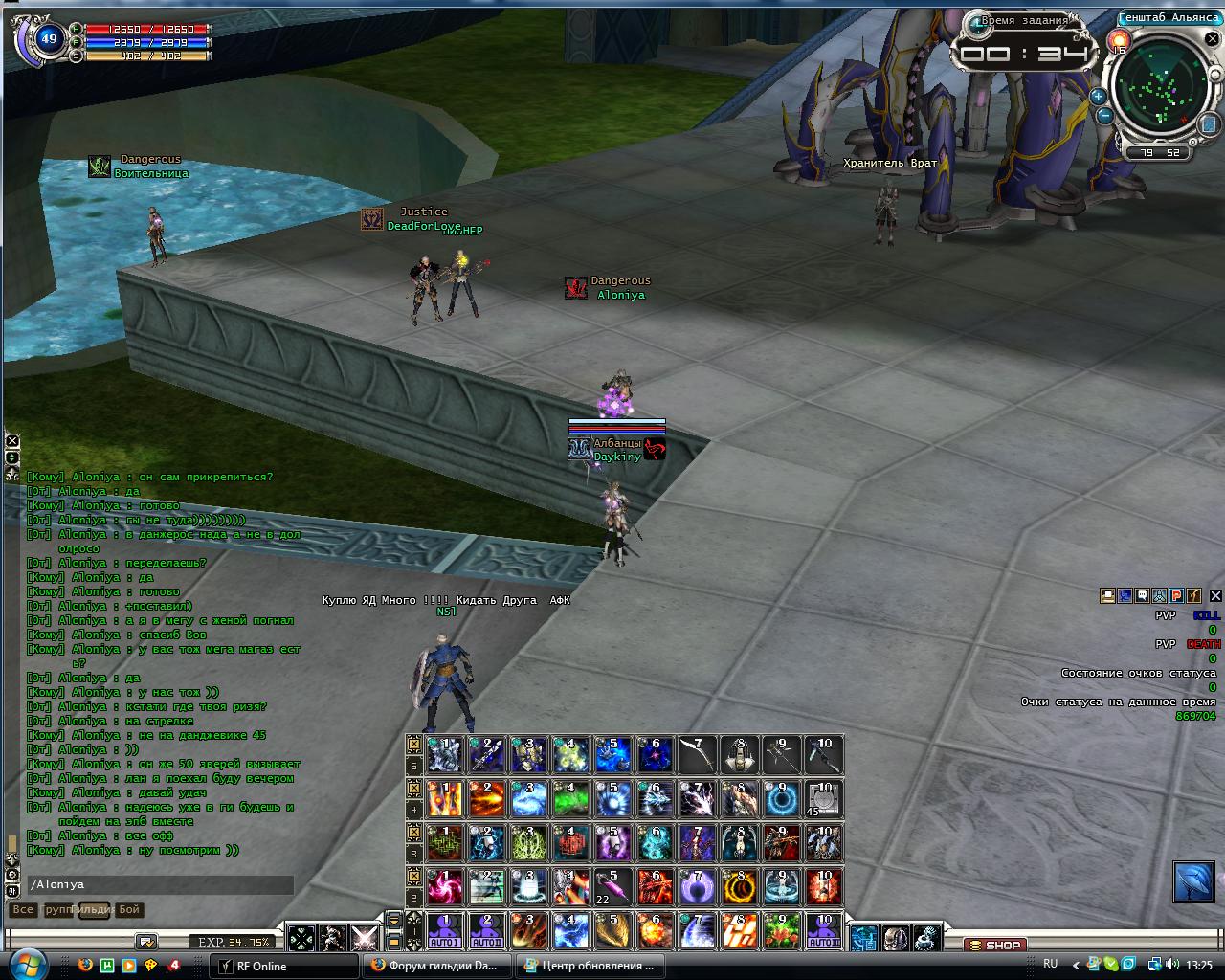This screenshot has width=1225, height=980.
Task: Zoom in the radar minimap with plus button
Action: tap(1098, 96)
